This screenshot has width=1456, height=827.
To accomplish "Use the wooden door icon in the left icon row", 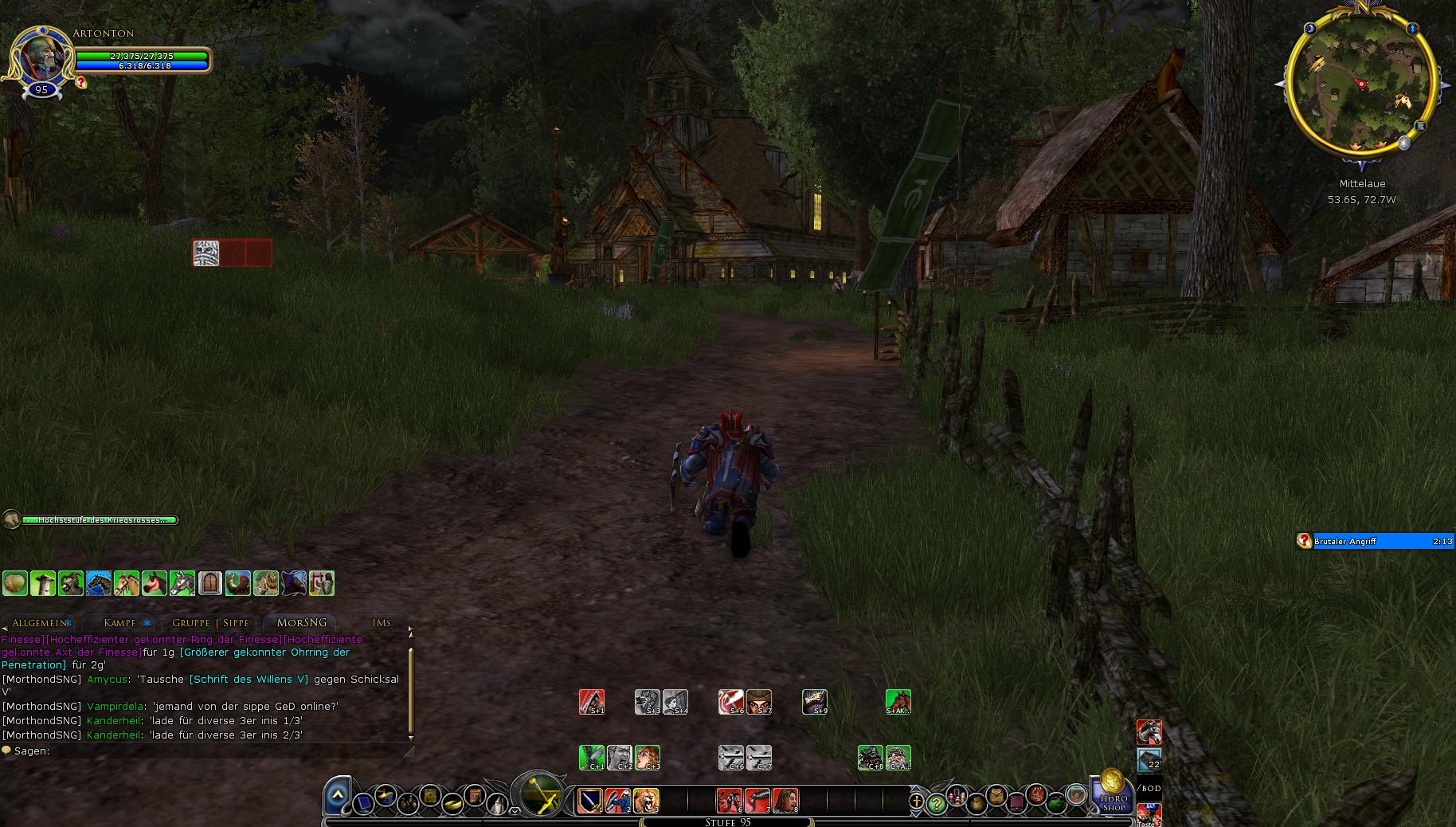I will 209,583.
